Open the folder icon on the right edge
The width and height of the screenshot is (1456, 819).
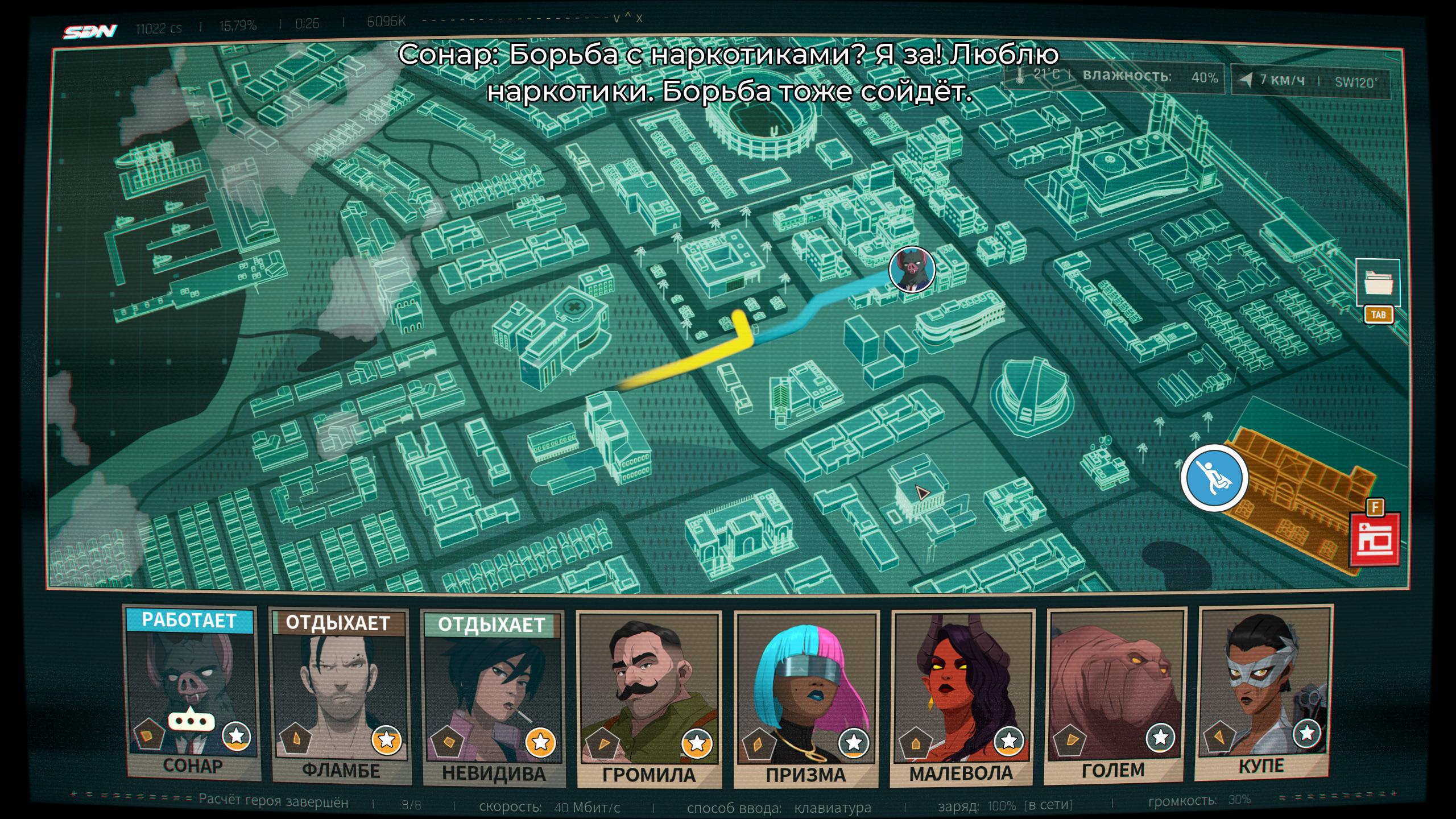1377,283
